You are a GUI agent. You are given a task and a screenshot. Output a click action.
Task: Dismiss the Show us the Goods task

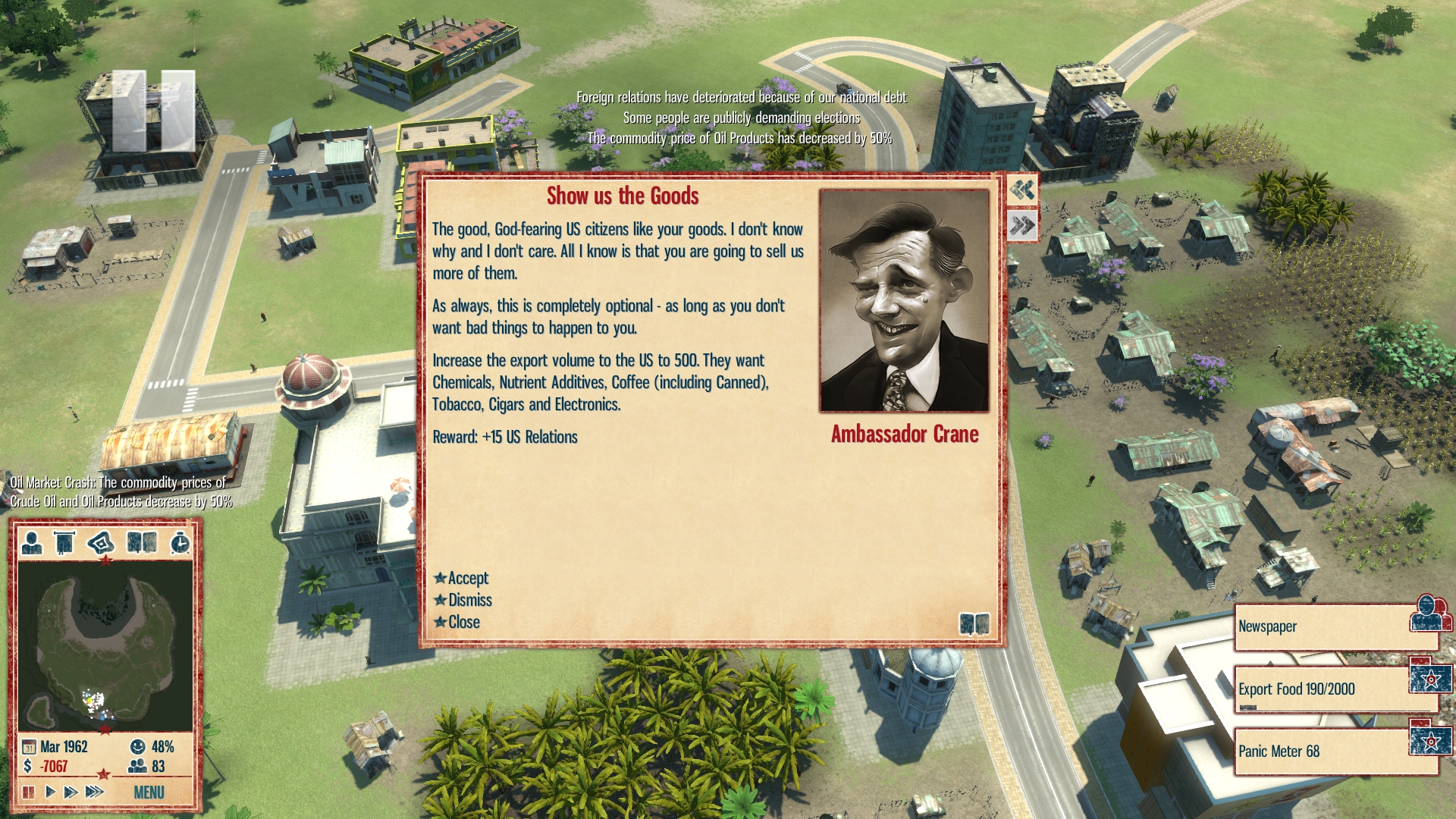click(469, 601)
